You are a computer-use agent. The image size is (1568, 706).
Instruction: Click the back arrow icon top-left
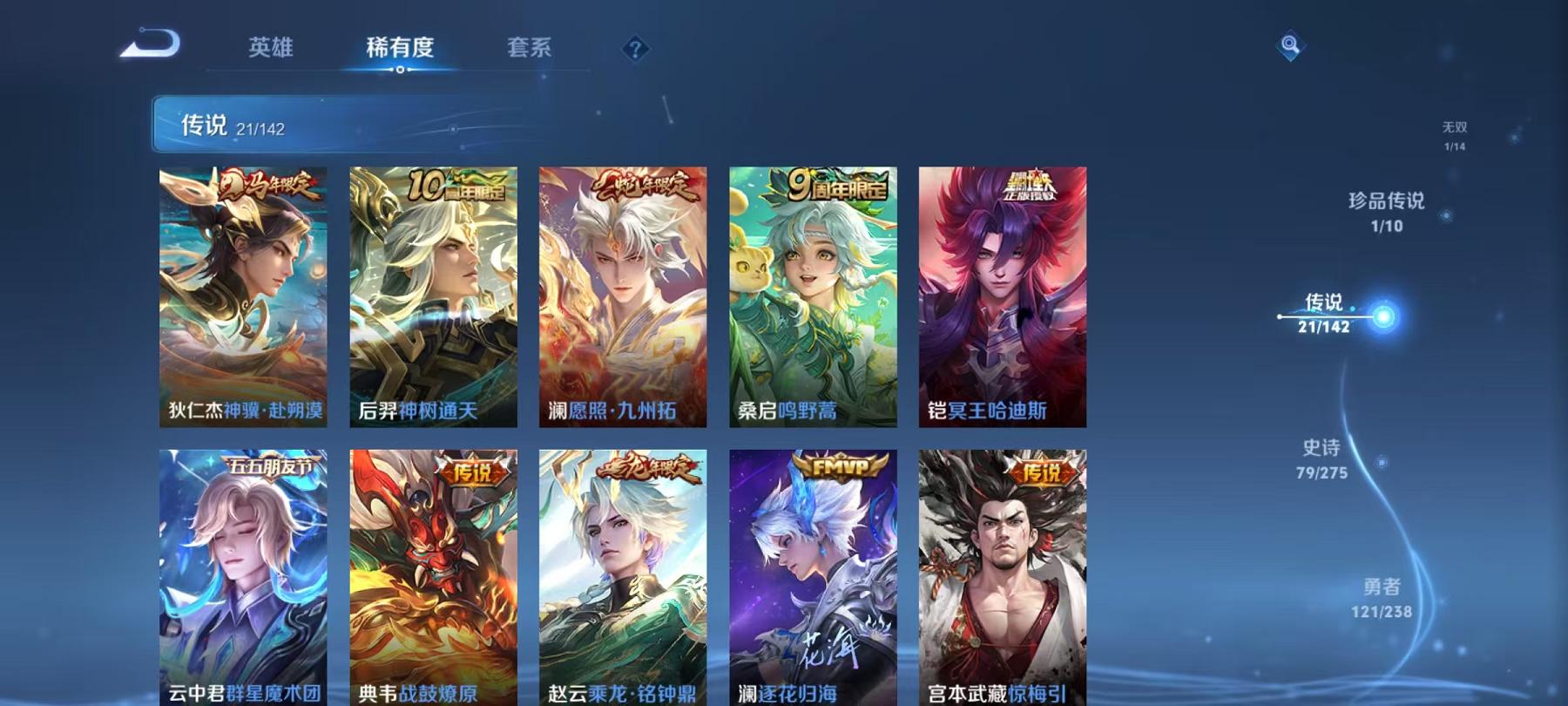coord(149,42)
